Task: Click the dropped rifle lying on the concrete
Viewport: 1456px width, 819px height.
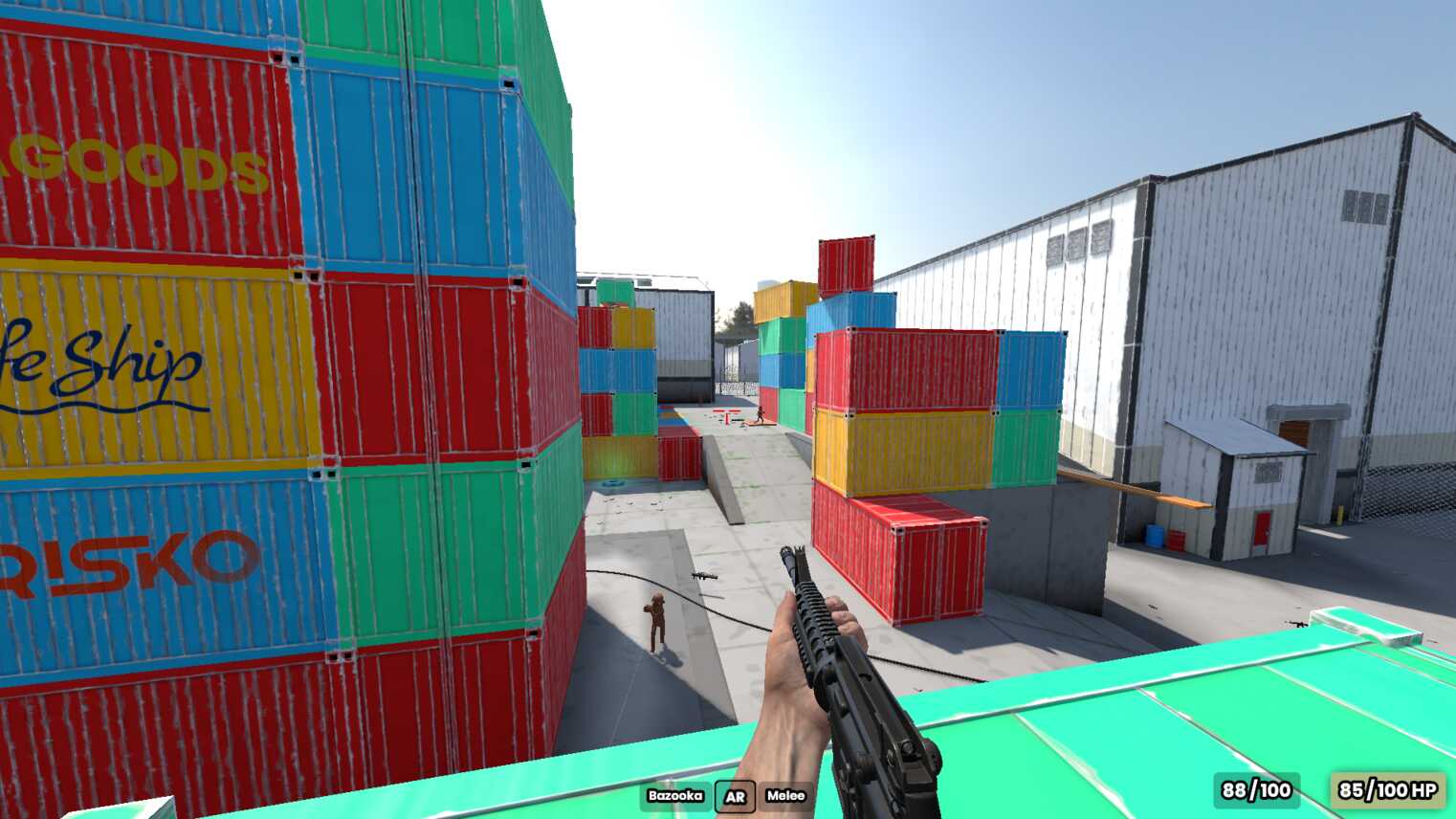Action: coord(703,574)
